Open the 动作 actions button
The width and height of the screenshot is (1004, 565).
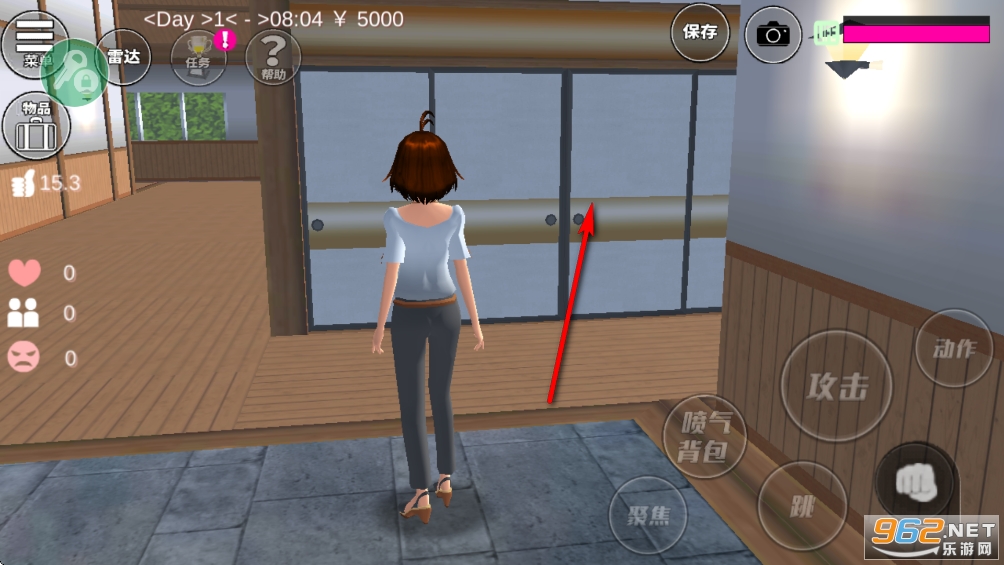point(953,348)
